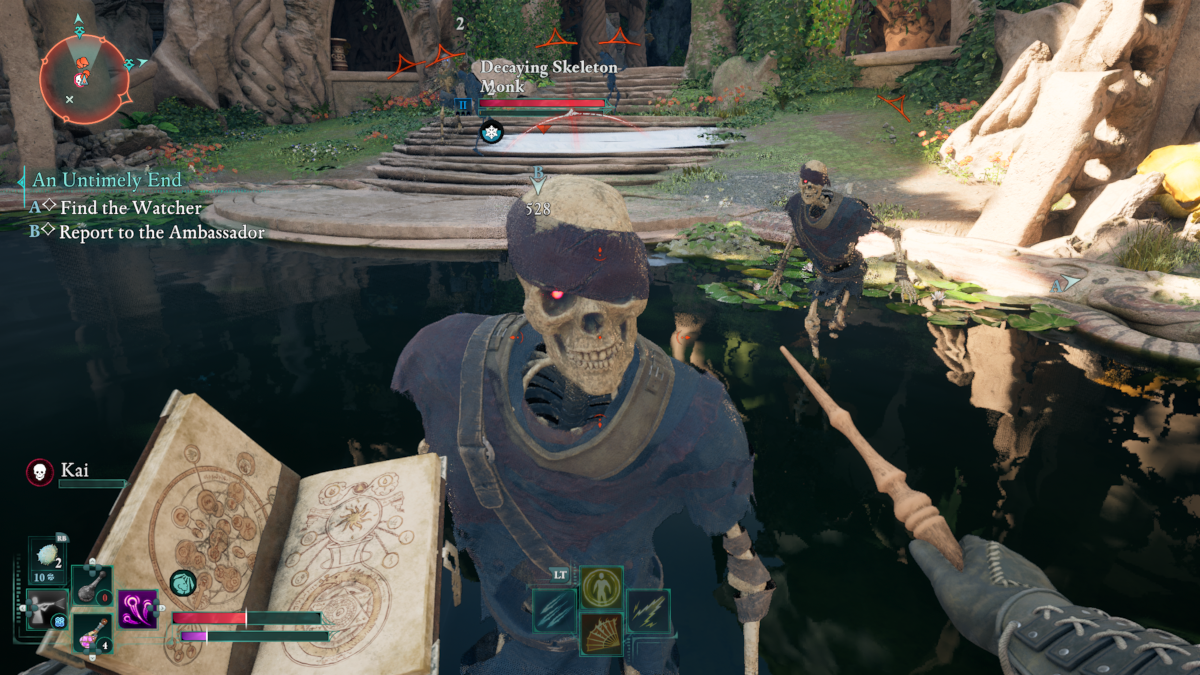Activate the purple missiles spell icon

[x=138, y=609]
